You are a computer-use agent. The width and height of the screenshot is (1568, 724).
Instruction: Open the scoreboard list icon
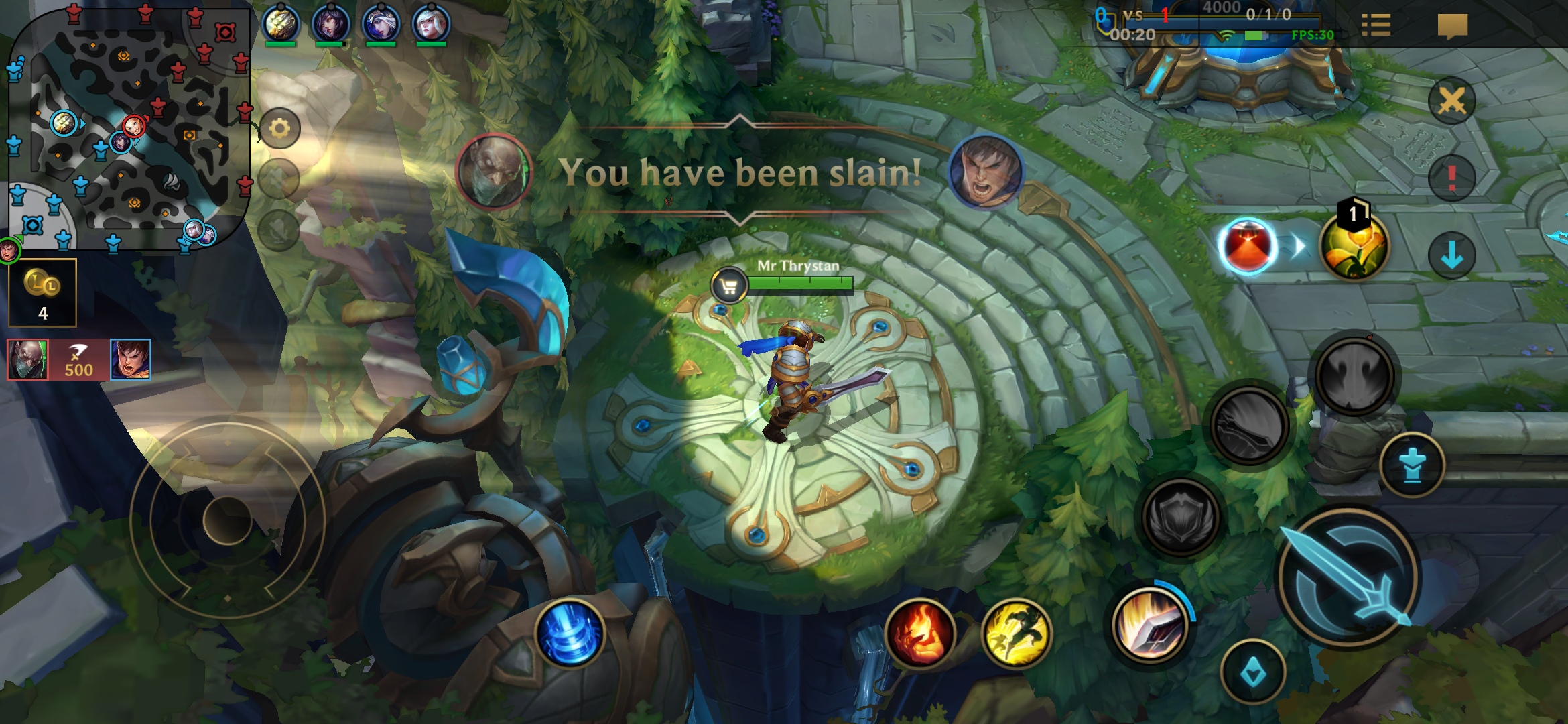(x=1376, y=25)
